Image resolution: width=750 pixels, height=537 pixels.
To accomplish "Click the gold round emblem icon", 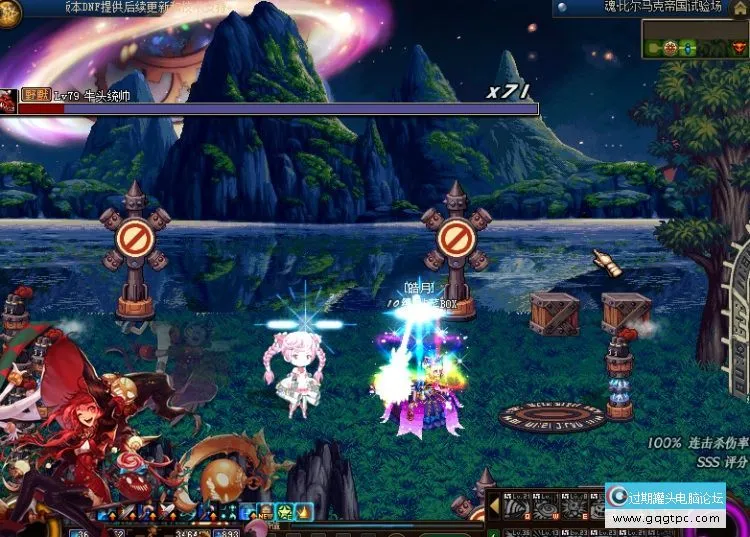I will [9, 11].
